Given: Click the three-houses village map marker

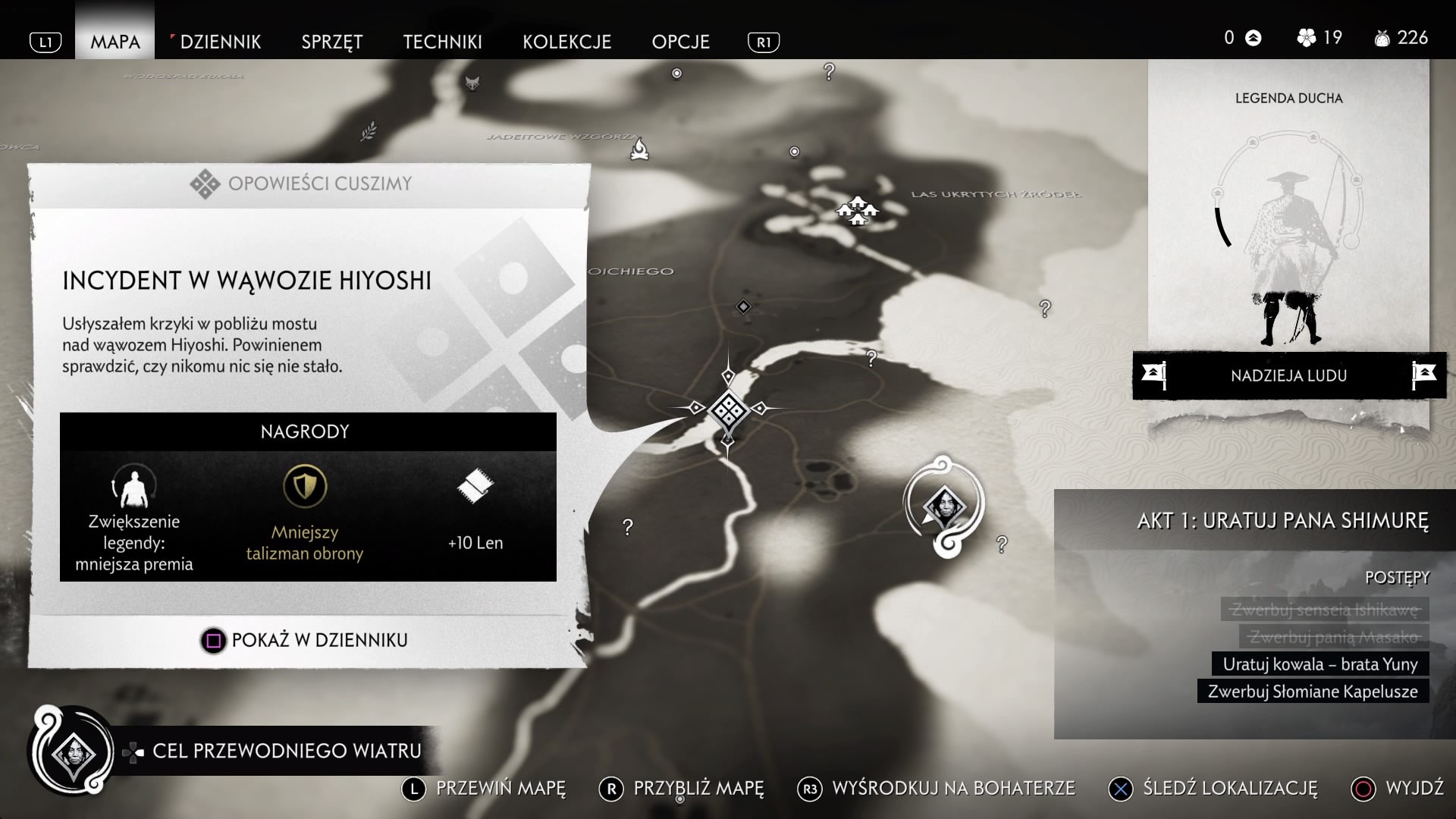Looking at the screenshot, I should pyautogui.click(x=857, y=210).
